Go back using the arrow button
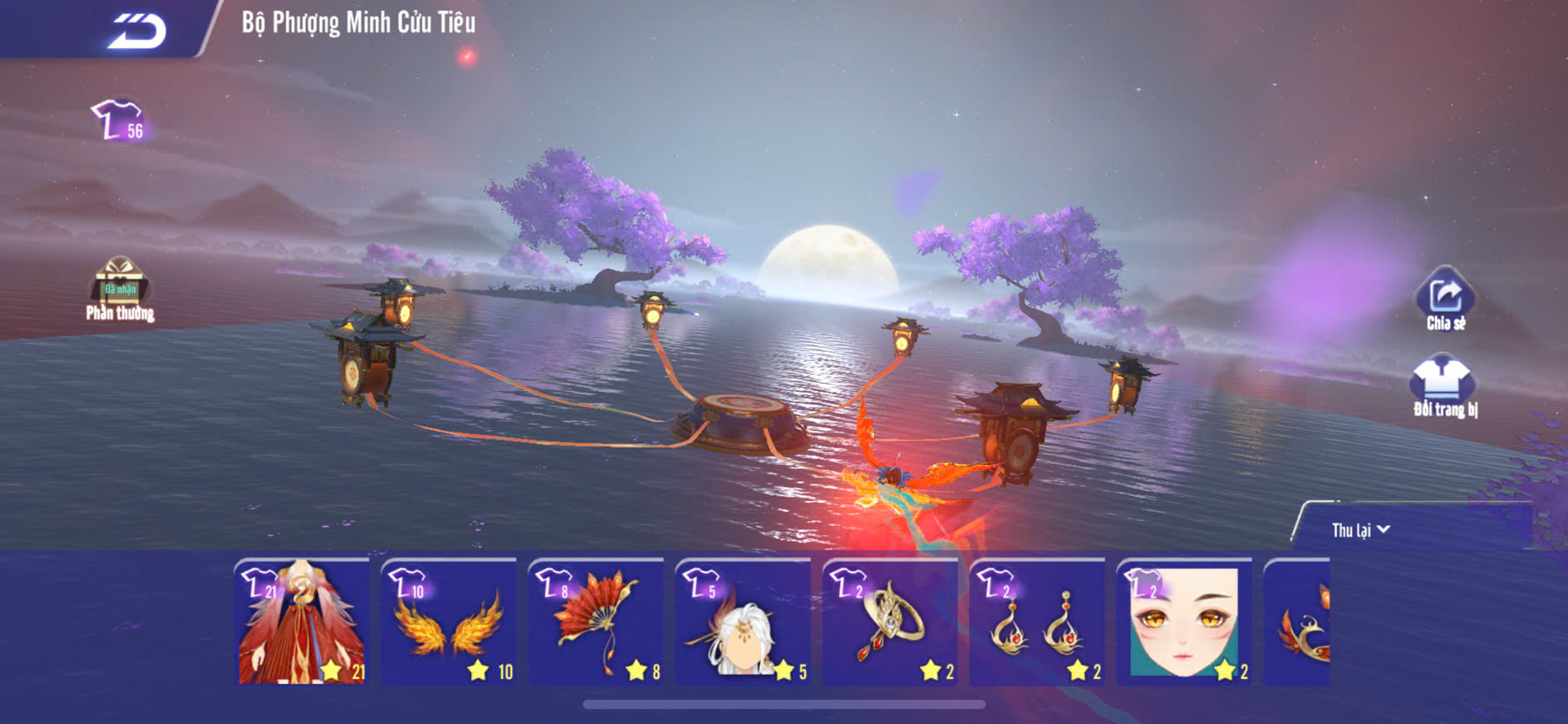 tap(137, 32)
